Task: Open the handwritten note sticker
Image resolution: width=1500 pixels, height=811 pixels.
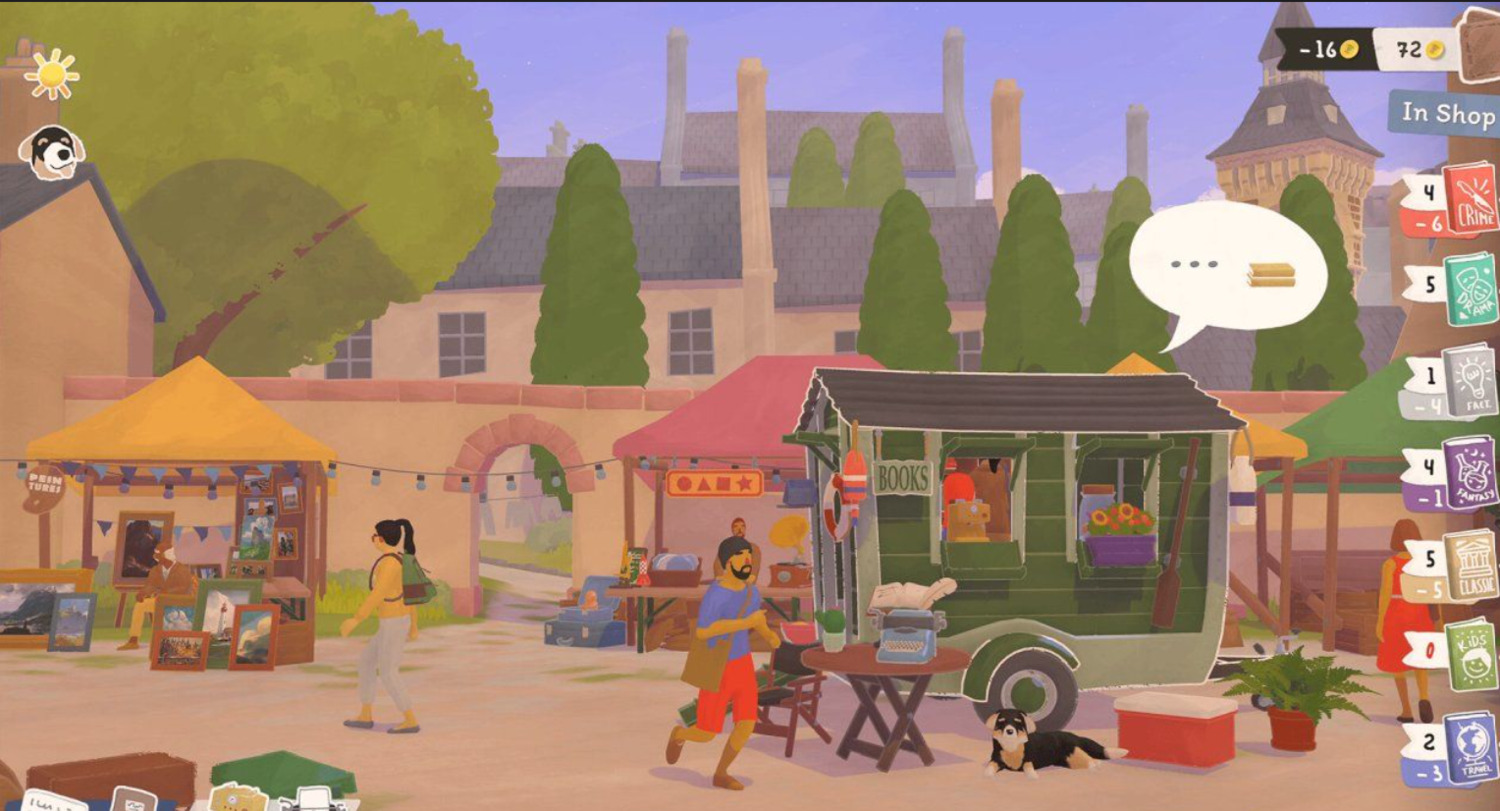Action: 52,801
